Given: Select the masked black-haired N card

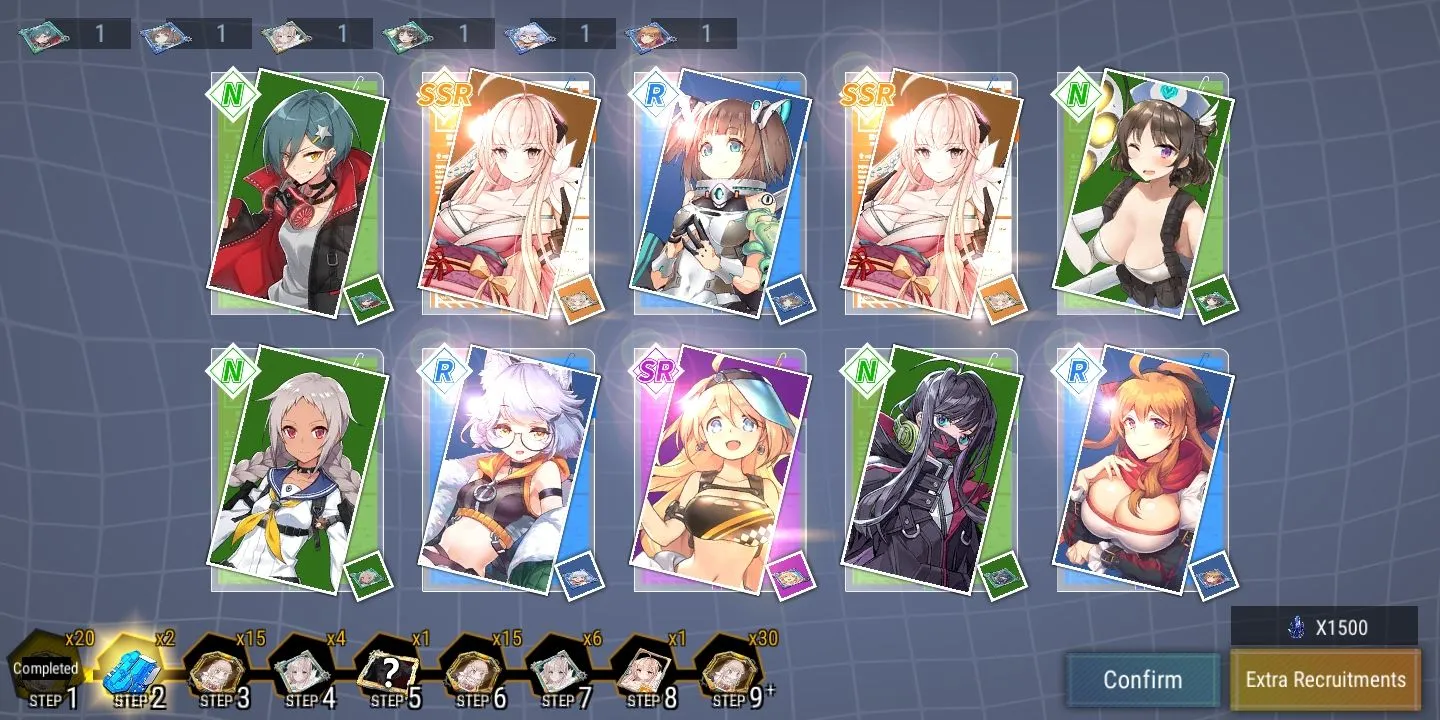Looking at the screenshot, I should tap(932, 468).
